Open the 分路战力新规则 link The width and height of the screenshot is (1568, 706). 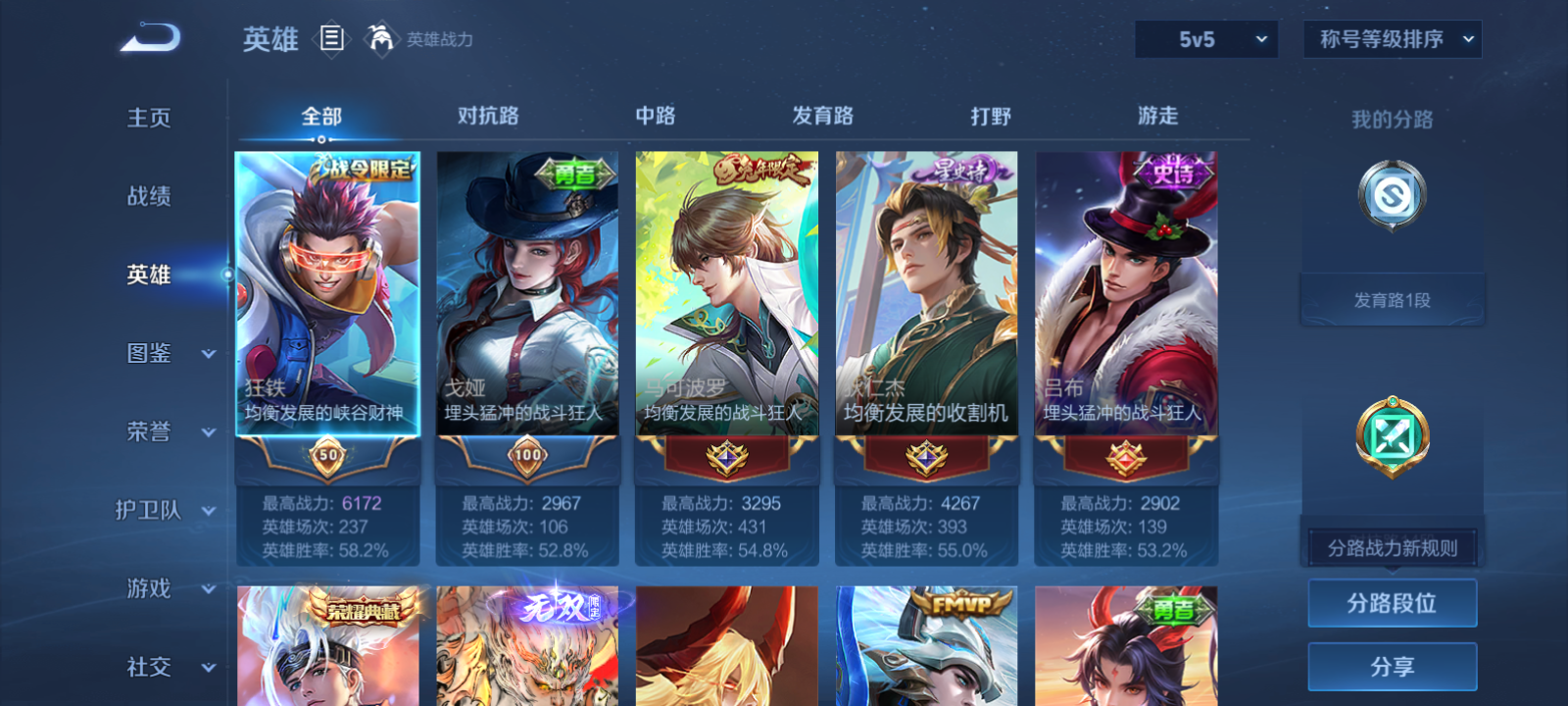point(1392,546)
